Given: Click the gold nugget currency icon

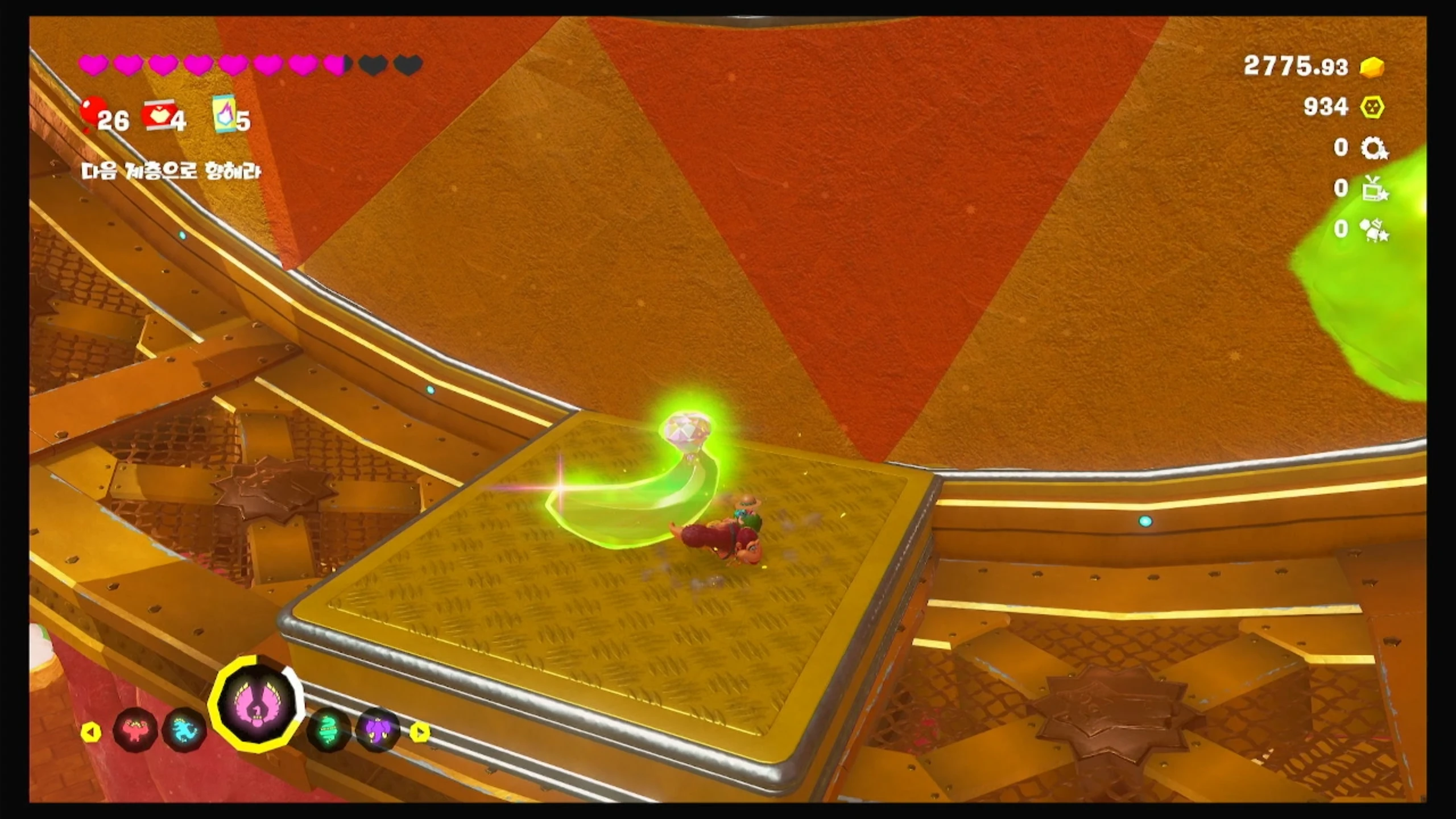Looking at the screenshot, I should [x=1371, y=68].
